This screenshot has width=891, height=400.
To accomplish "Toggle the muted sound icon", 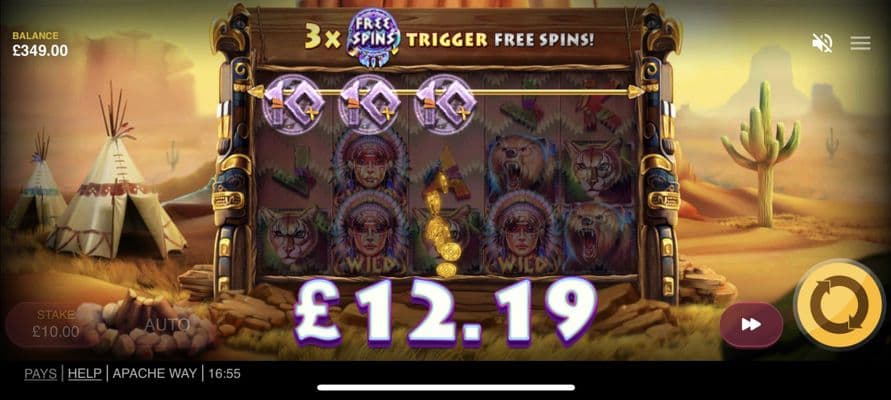I will 822,43.
